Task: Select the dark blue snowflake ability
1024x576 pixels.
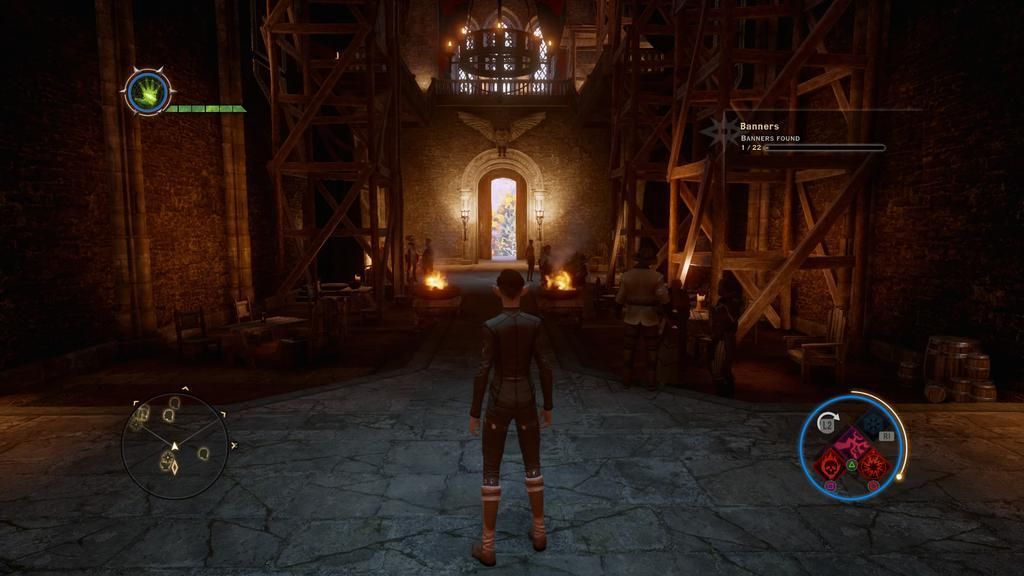Action: point(872,423)
